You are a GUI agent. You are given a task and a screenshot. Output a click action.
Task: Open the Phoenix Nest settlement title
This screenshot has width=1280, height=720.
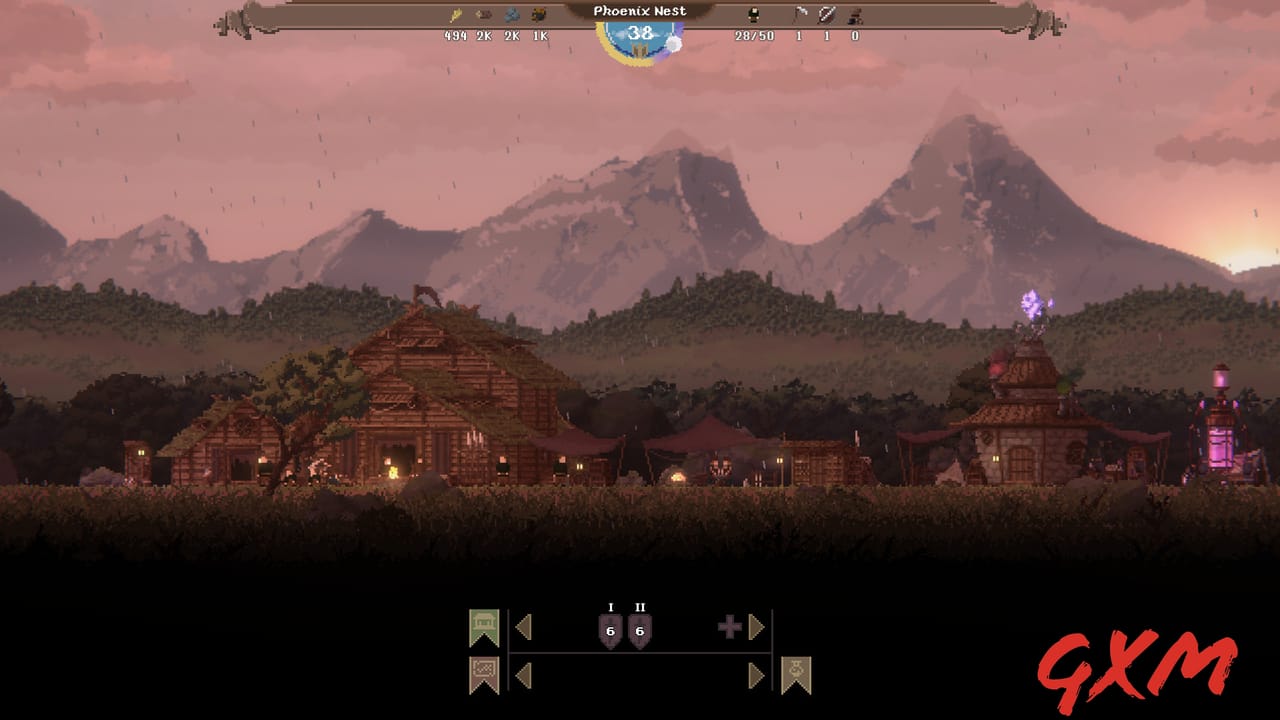(x=640, y=9)
